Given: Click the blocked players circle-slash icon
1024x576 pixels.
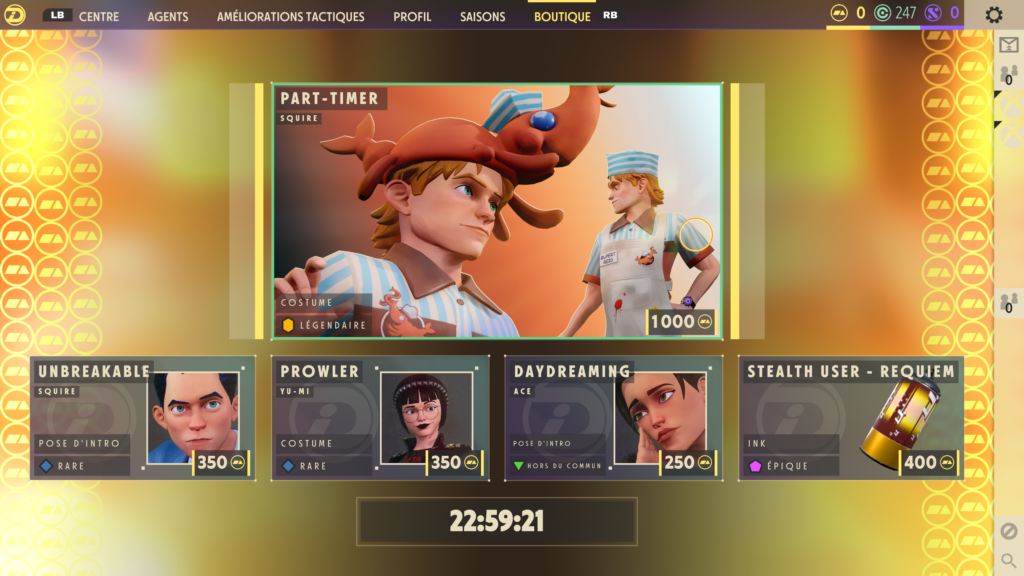Looking at the screenshot, I should (x=1008, y=531).
